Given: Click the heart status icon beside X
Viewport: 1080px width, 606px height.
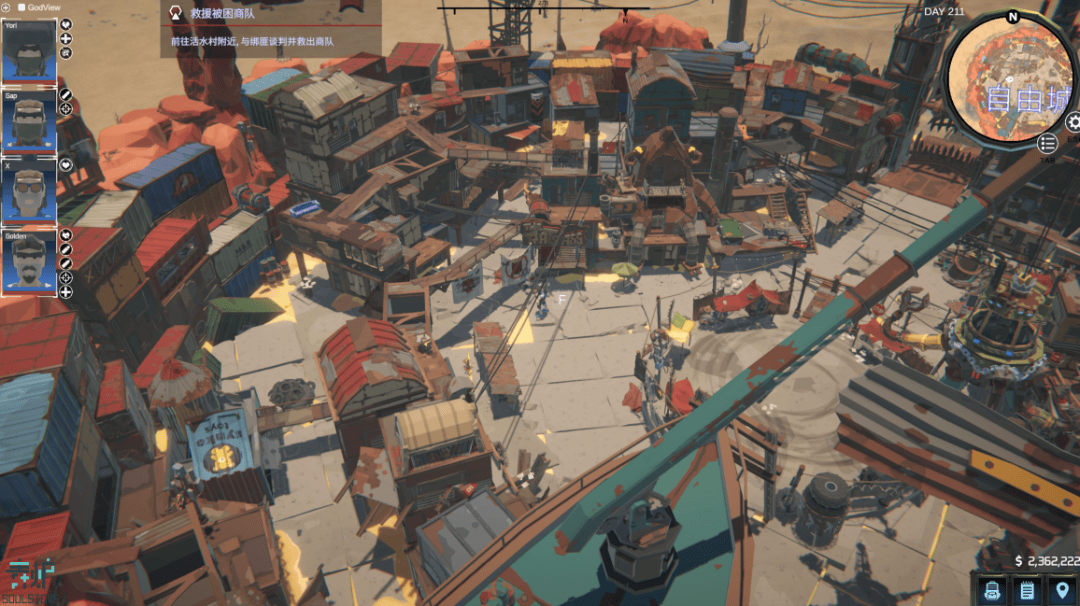Looking at the screenshot, I should [x=66, y=165].
